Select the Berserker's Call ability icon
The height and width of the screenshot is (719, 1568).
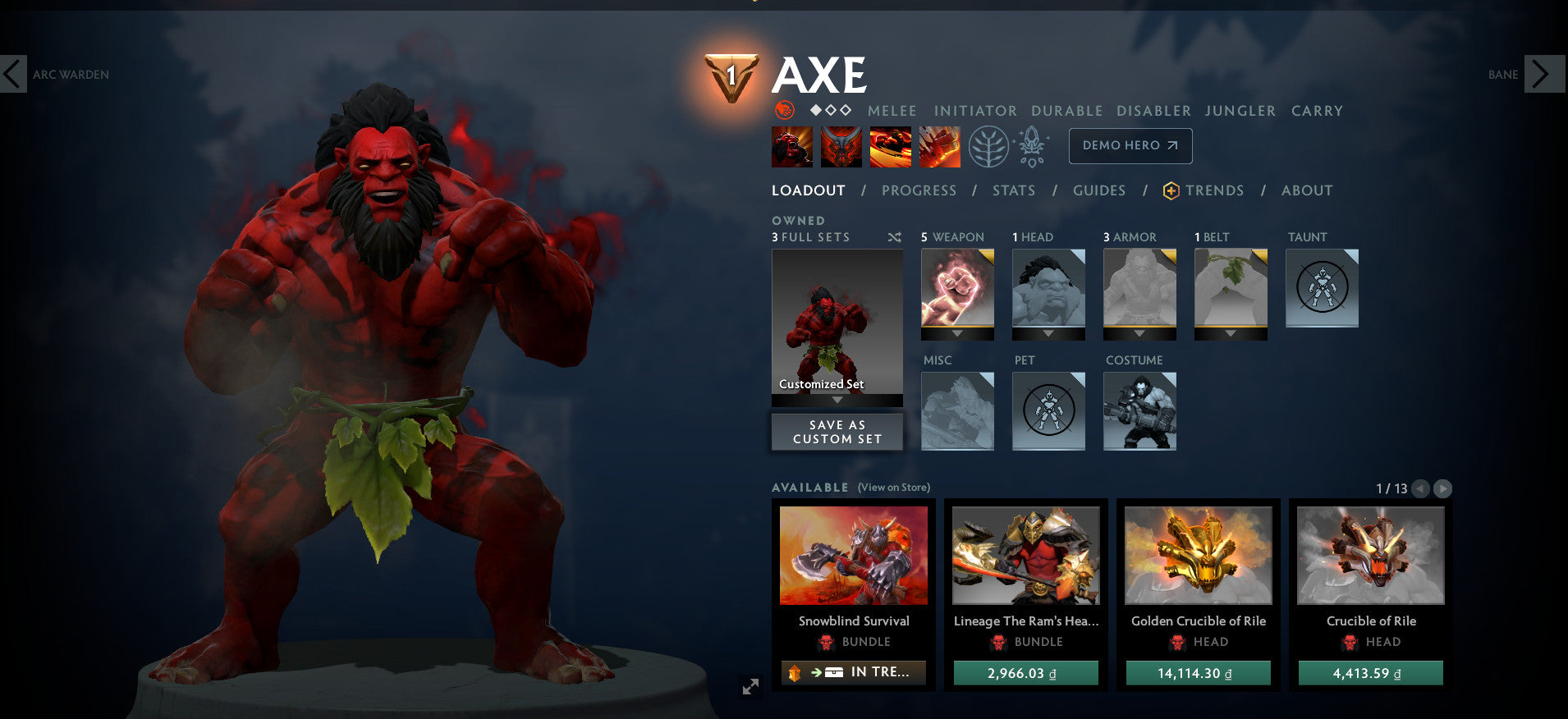tap(791, 146)
